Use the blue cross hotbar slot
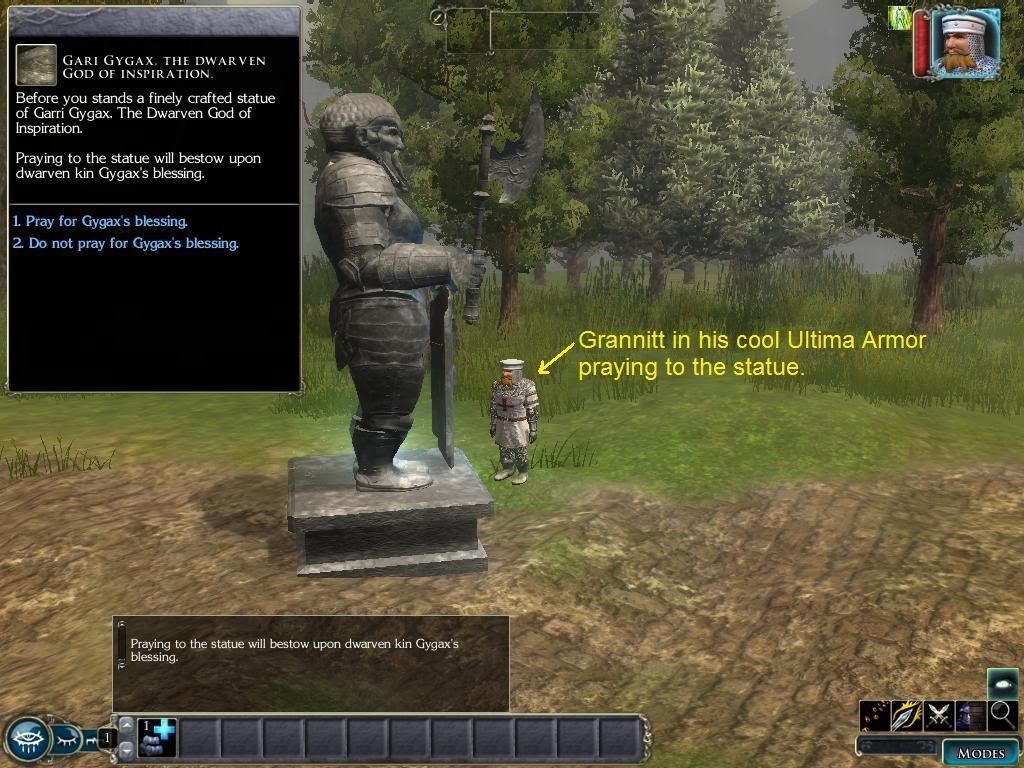 point(157,738)
